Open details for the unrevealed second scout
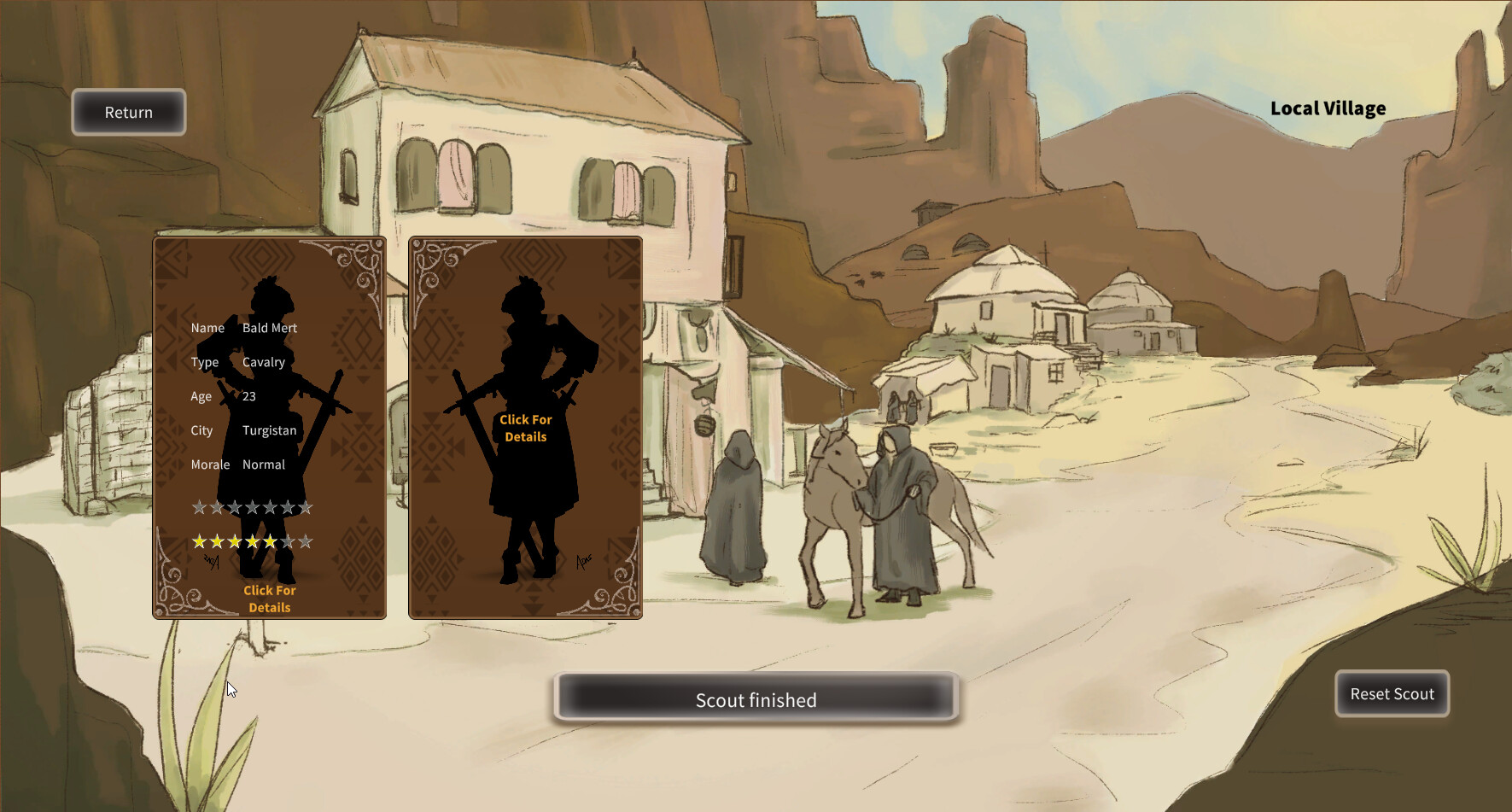The image size is (1512, 812). tap(524, 428)
